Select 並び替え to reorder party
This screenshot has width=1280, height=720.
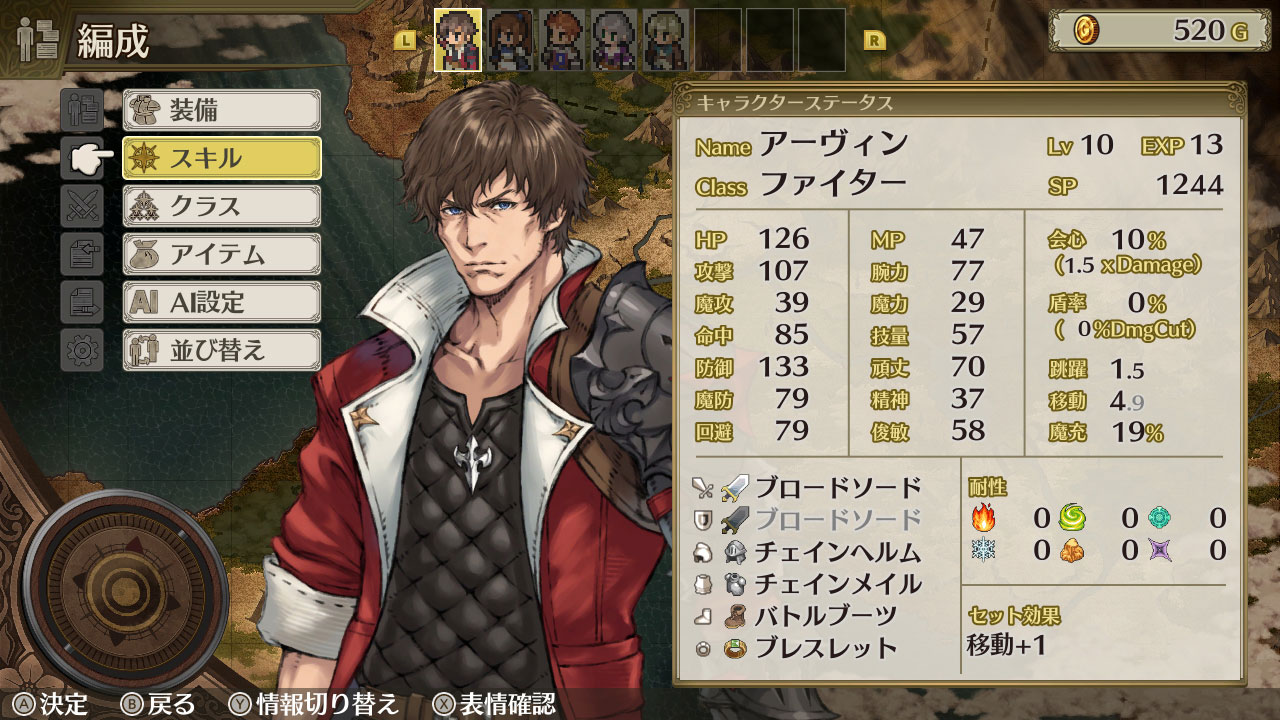(221, 350)
